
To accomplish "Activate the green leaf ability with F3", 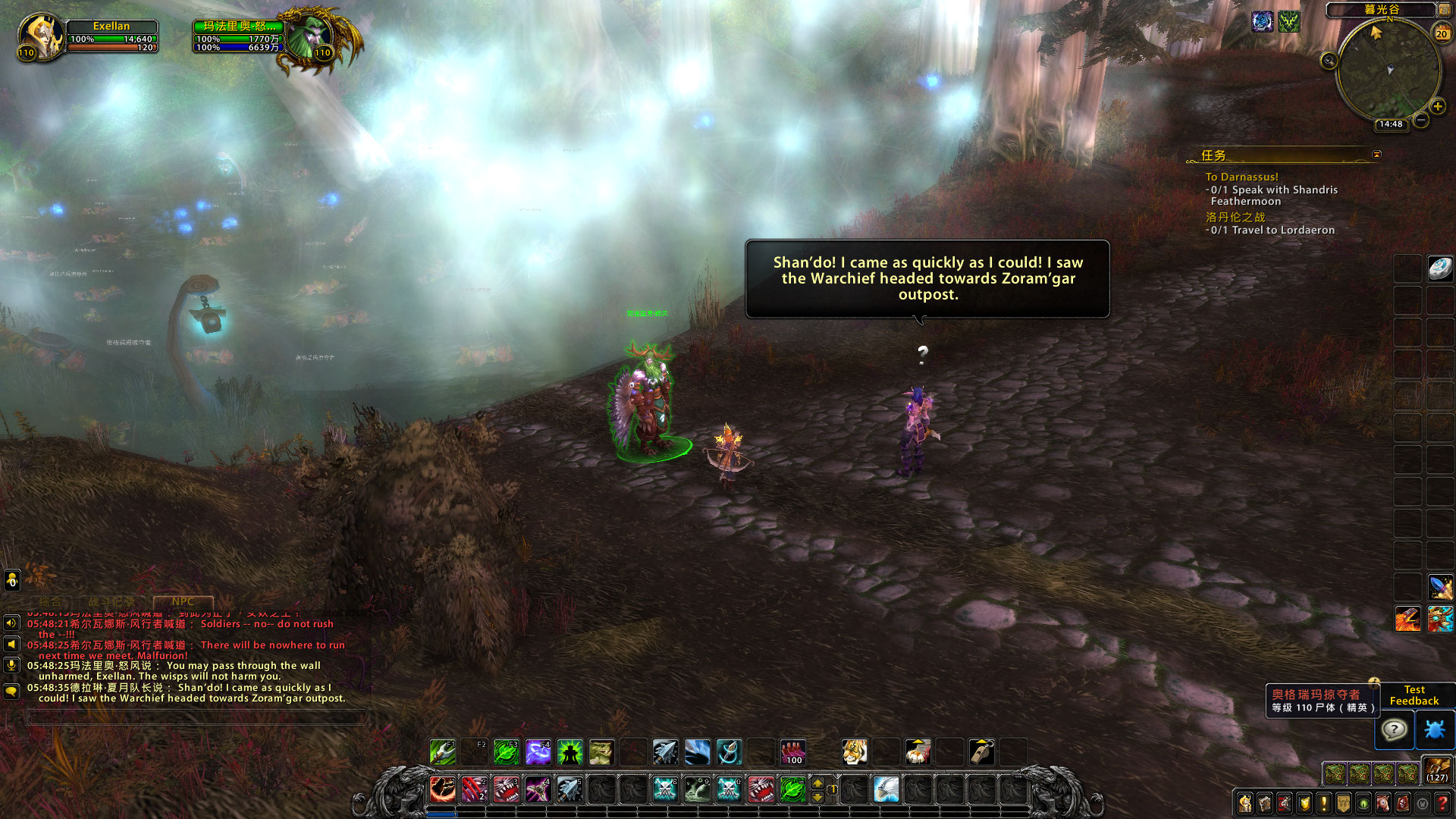I will 506,752.
